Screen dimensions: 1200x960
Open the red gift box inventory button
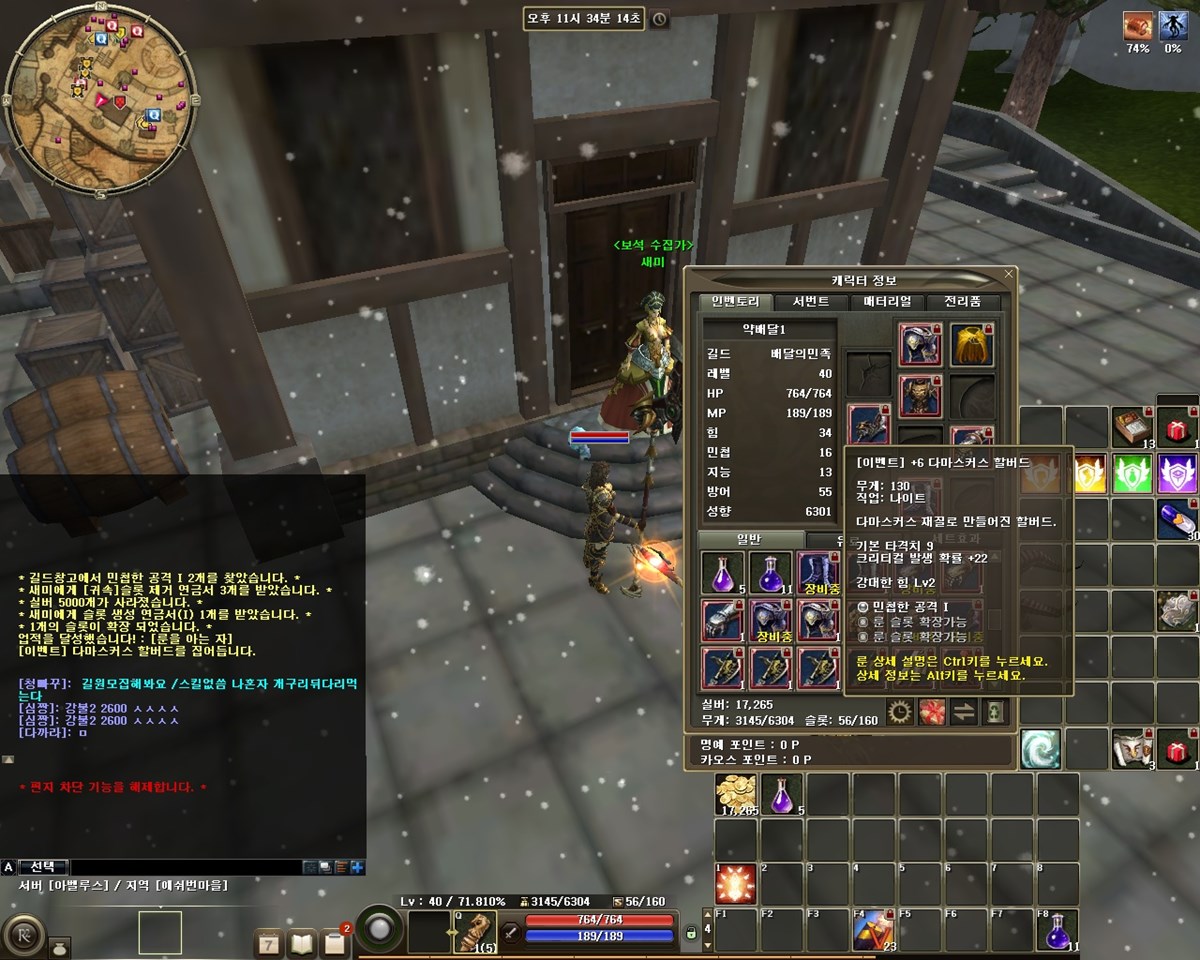click(932, 711)
